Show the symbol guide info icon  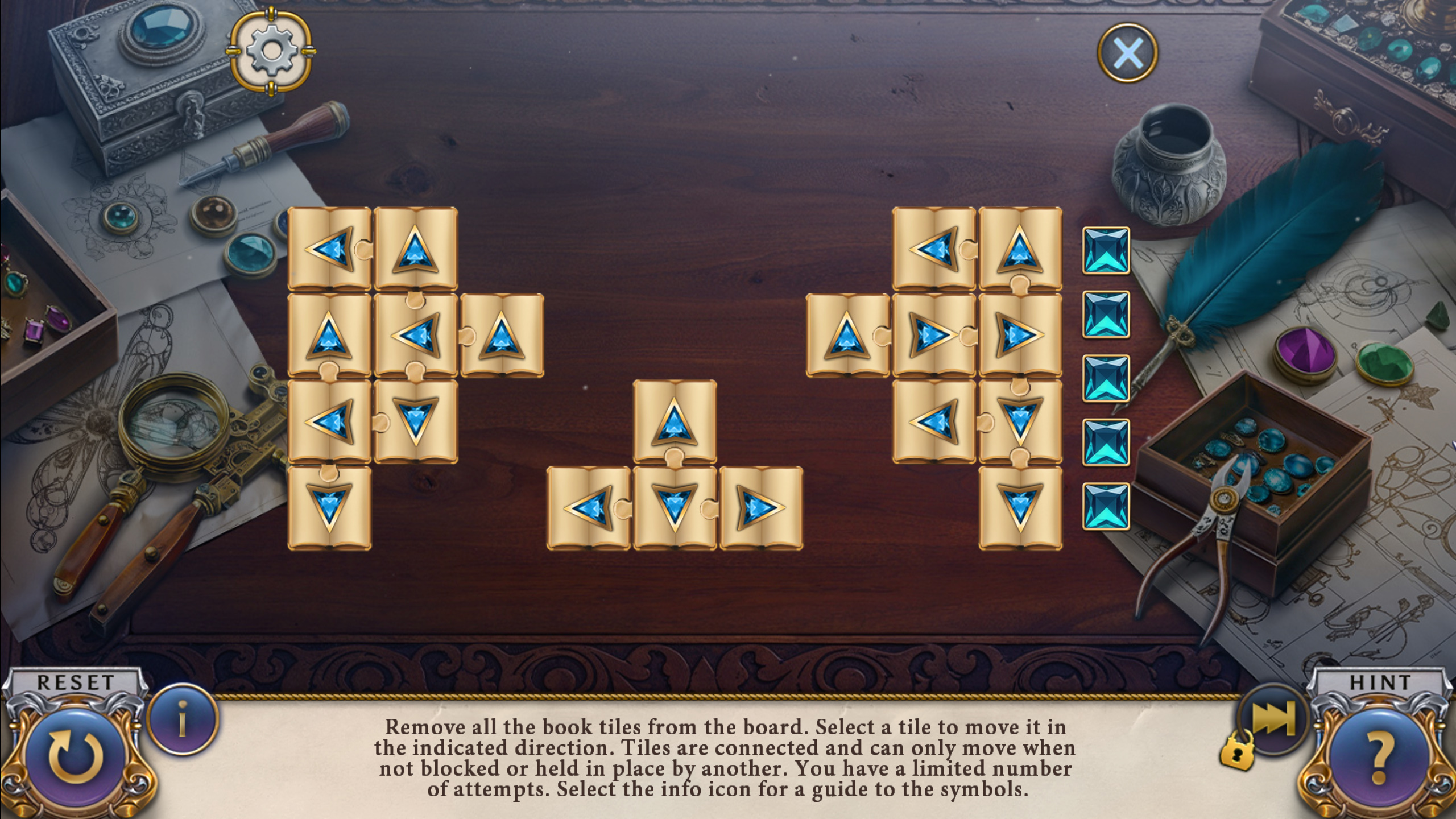click(182, 720)
